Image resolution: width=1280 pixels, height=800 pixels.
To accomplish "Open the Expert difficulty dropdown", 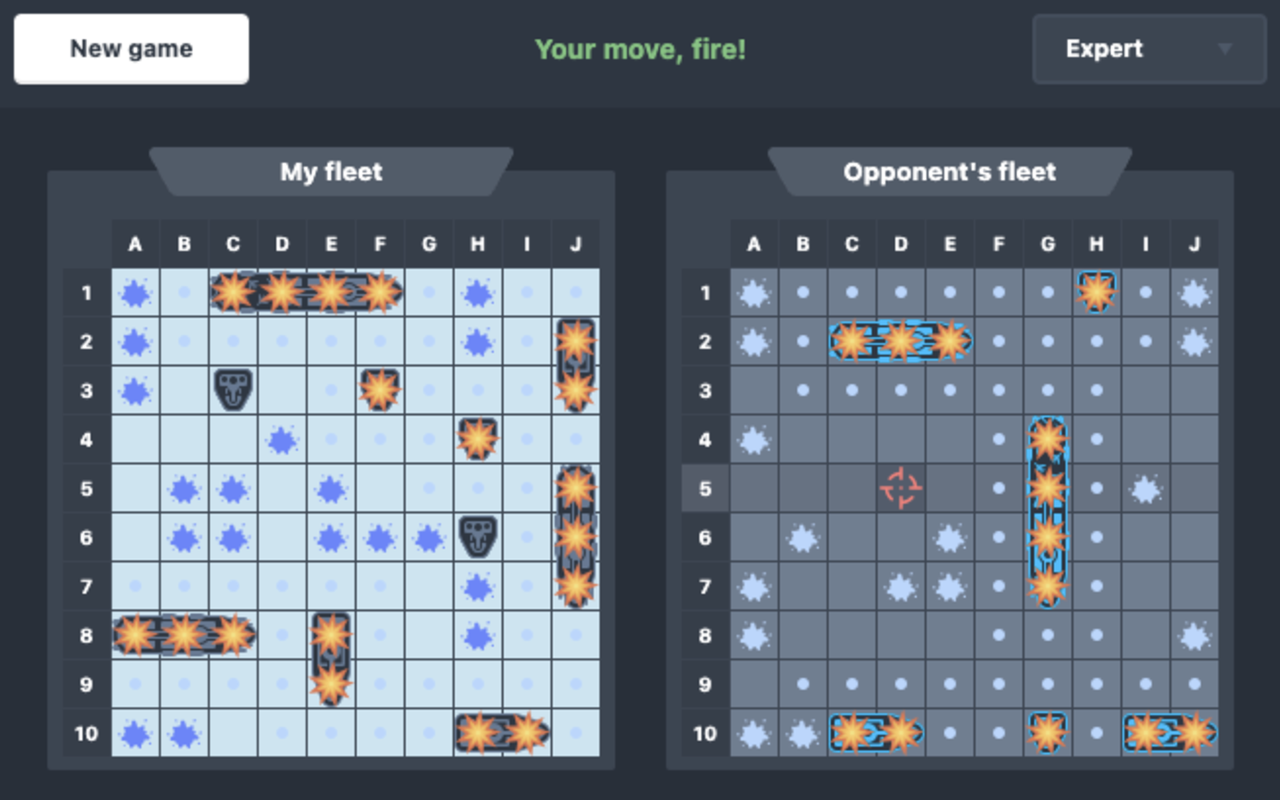I will [1148, 49].
